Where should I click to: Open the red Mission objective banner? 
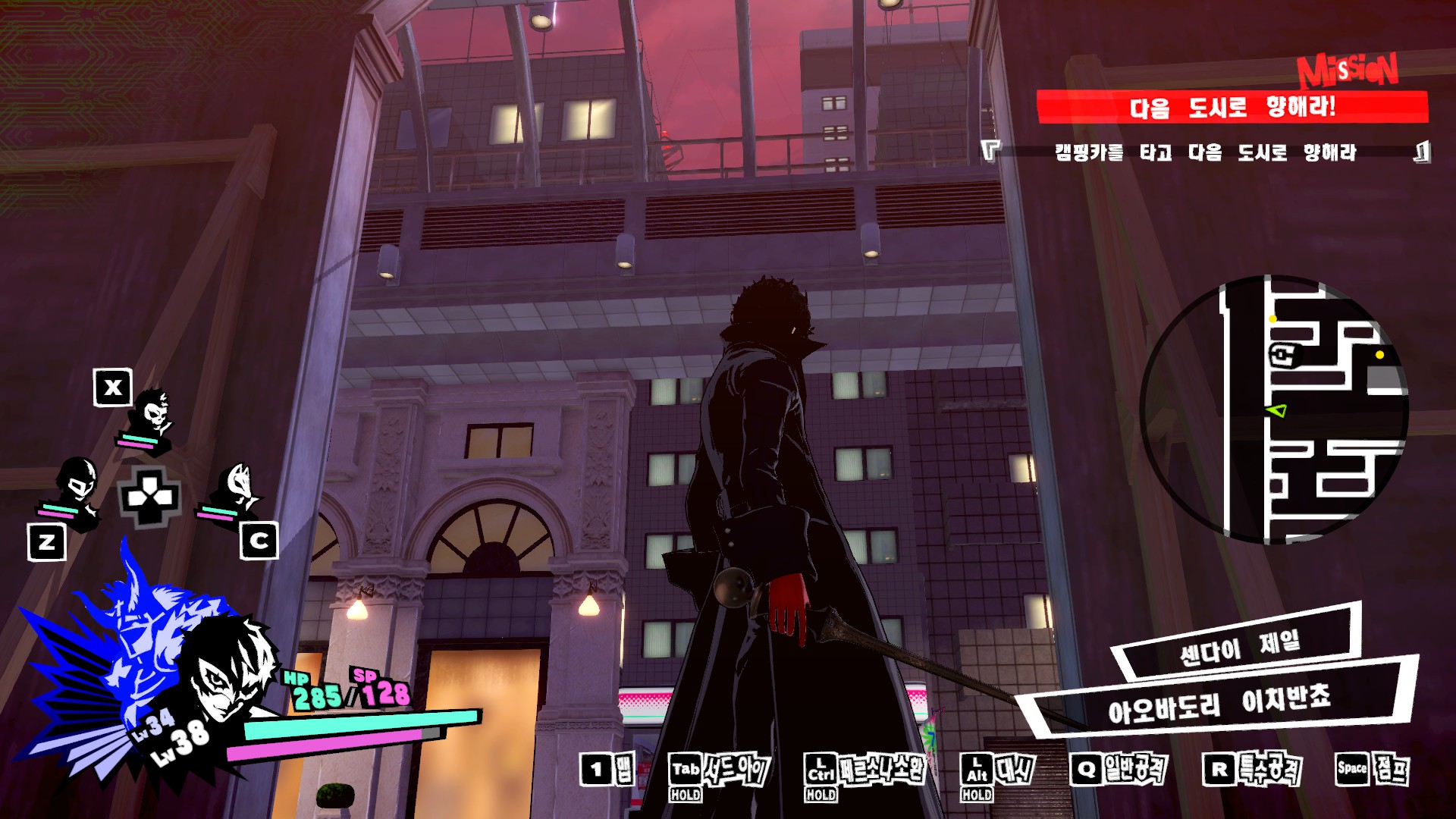click(1232, 107)
